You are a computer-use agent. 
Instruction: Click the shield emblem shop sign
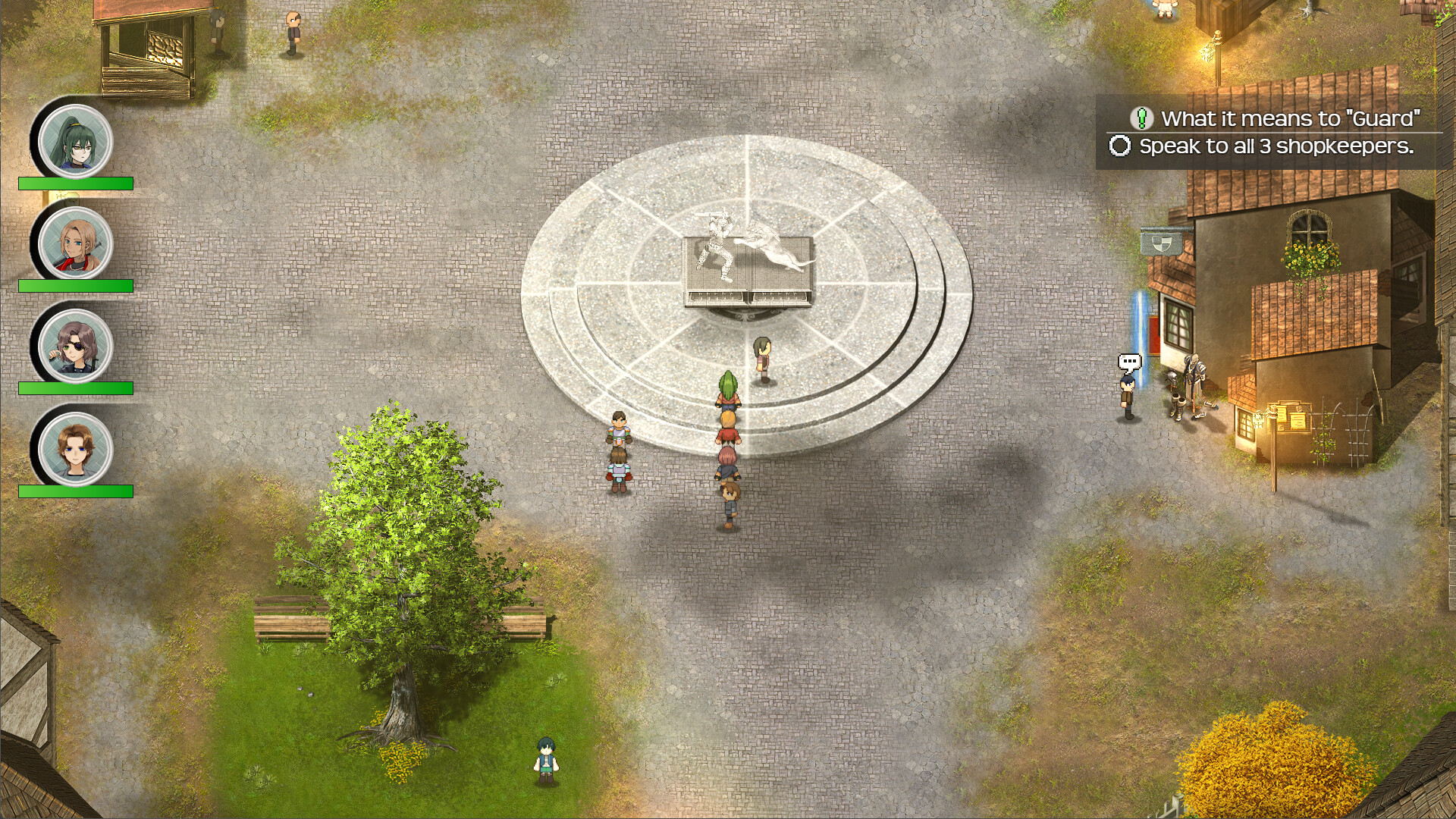(1161, 242)
